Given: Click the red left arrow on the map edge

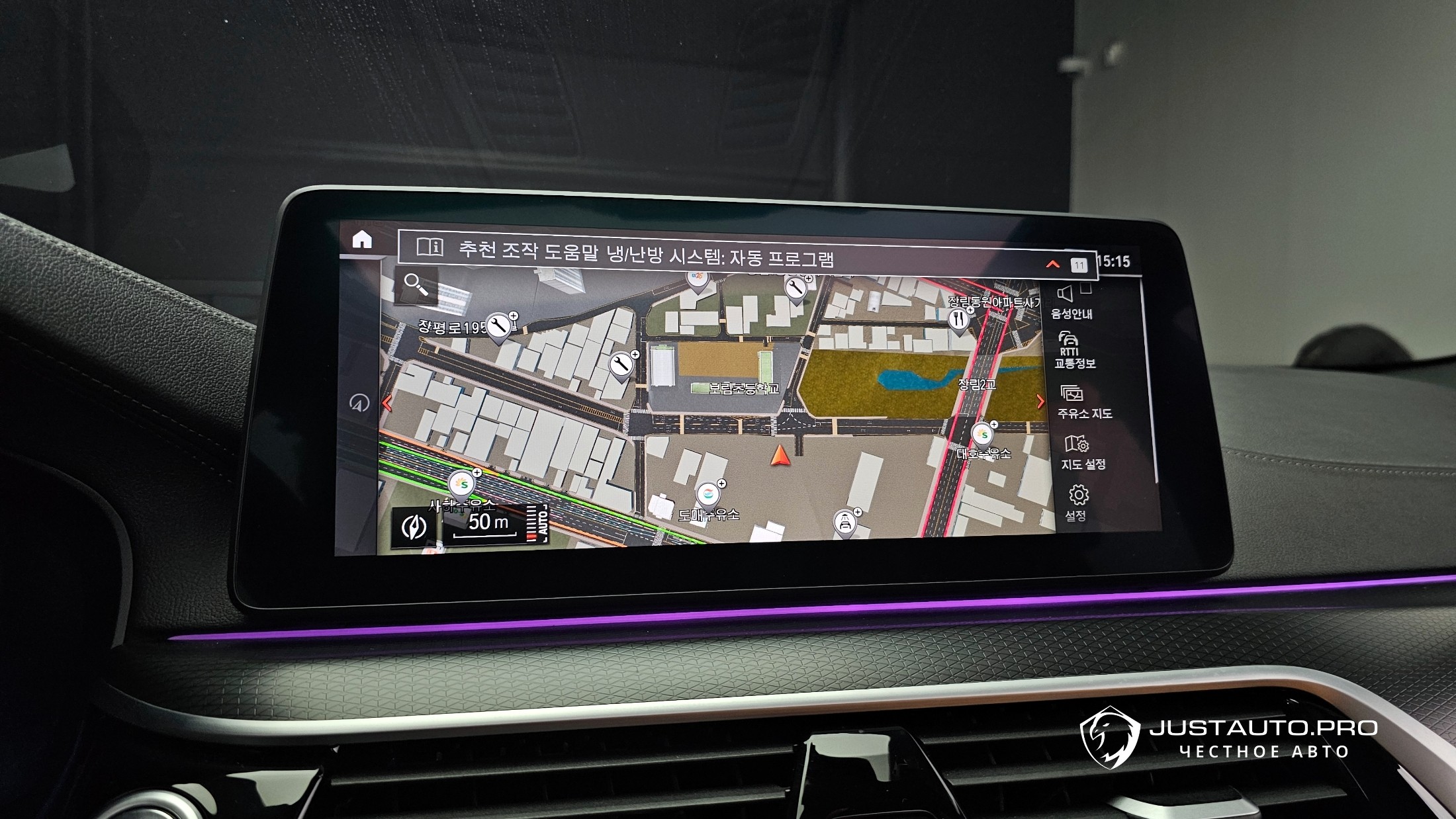Looking at the screenshot, I should 387,403.
